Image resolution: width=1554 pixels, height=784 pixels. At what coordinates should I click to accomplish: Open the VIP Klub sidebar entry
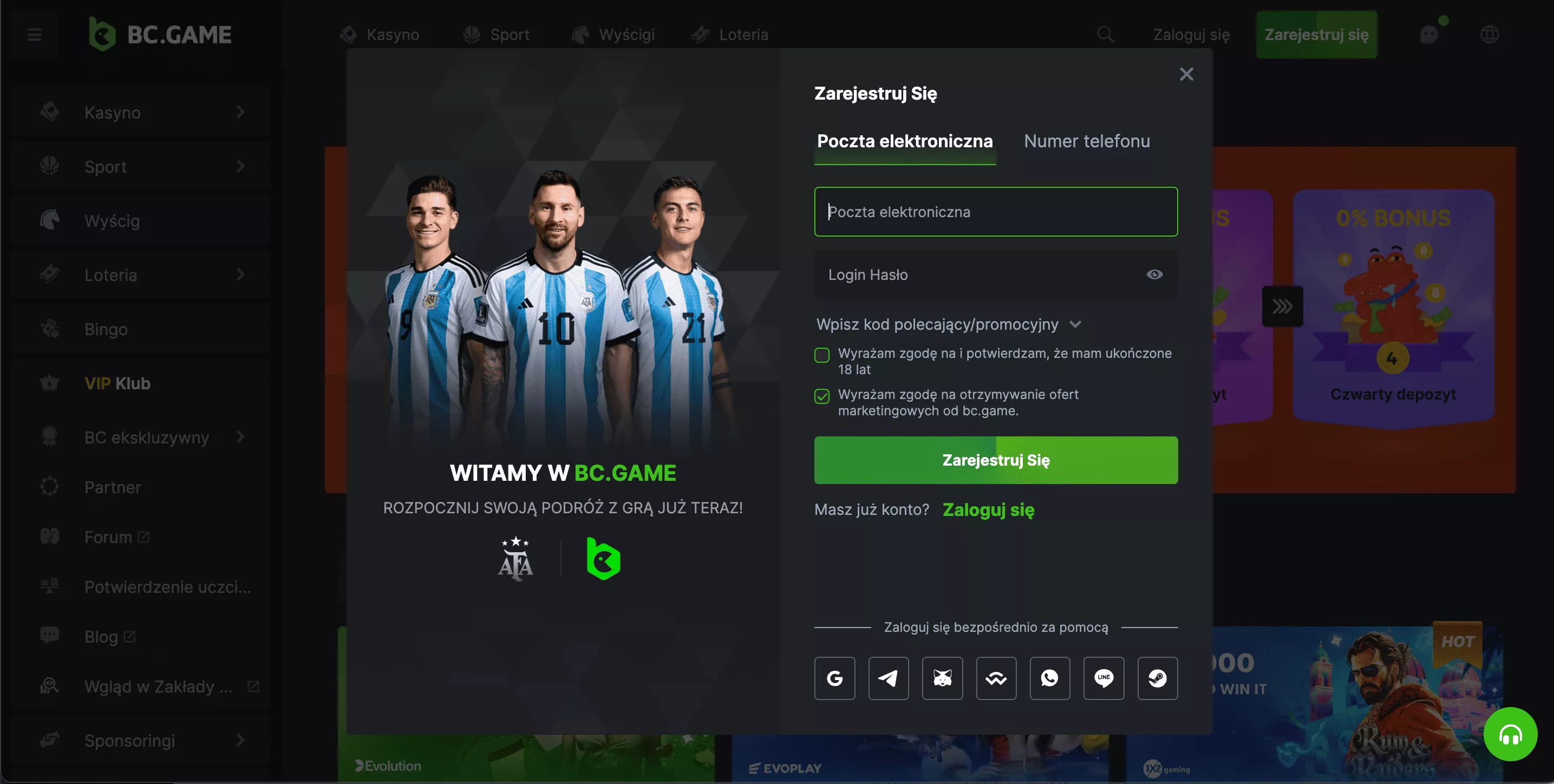tap(117, 383)
